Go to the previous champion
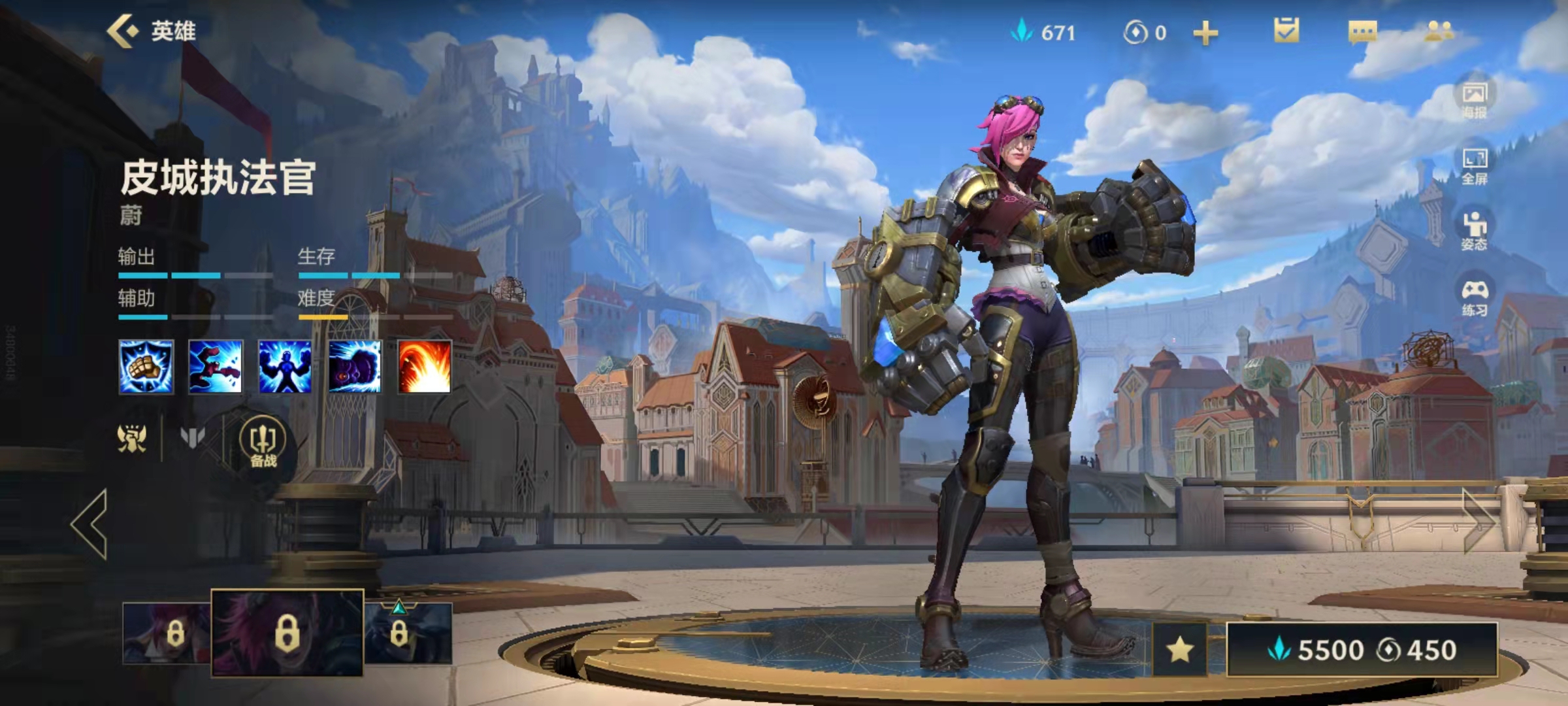 point(90,524)
